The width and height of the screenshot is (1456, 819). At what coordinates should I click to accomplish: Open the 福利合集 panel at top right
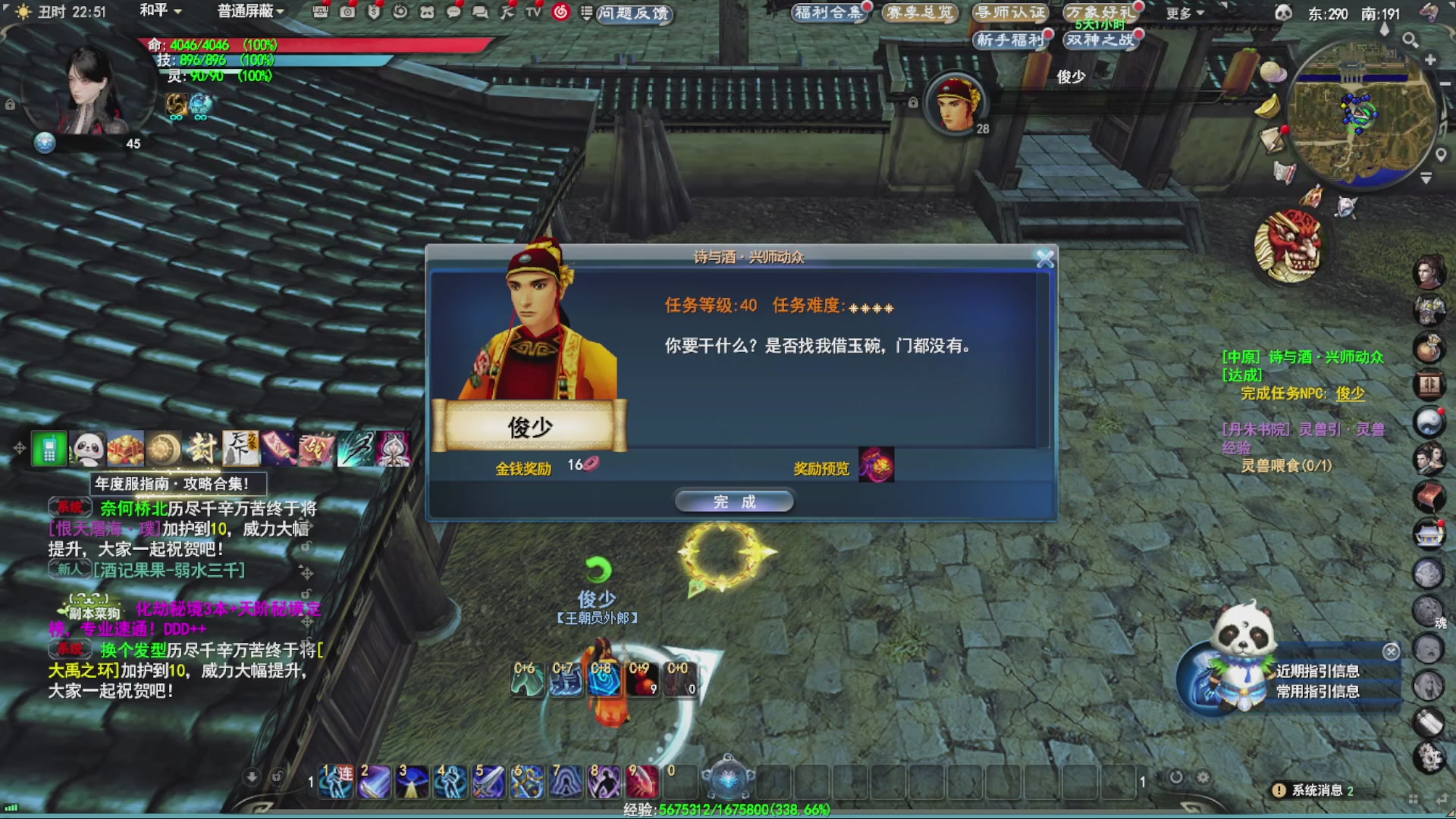point(829,13)
